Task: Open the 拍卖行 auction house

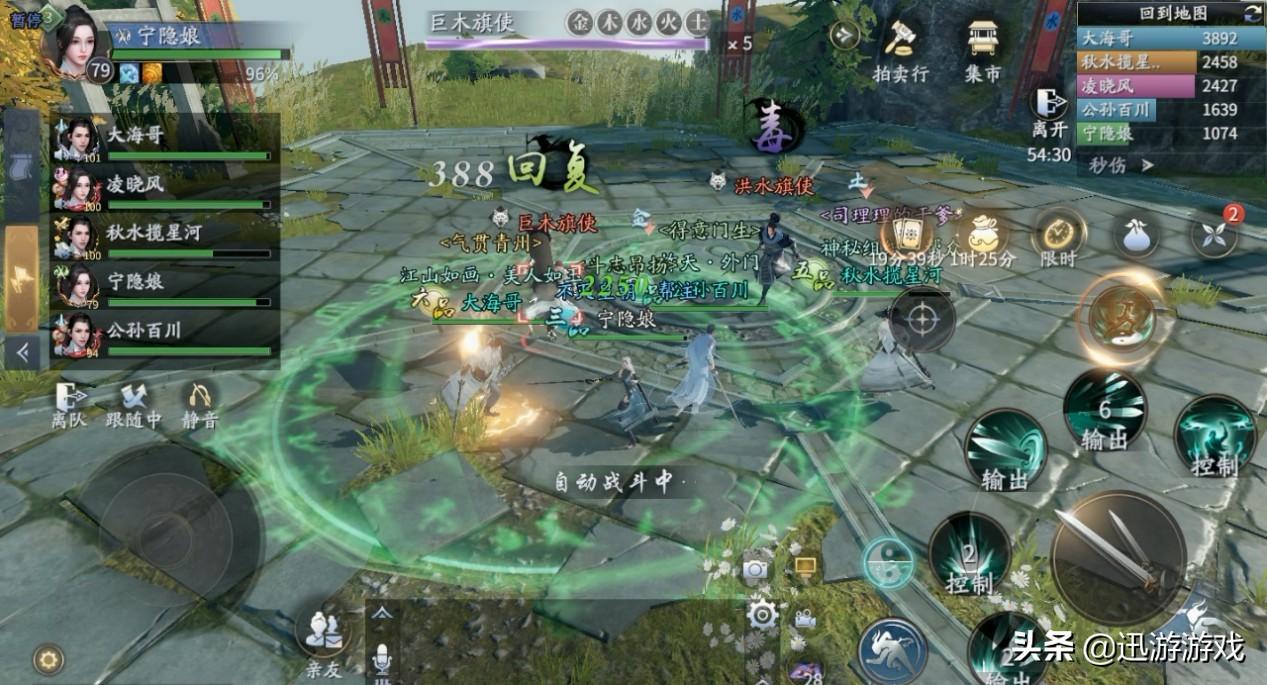Action: click(x=900, y=49)
